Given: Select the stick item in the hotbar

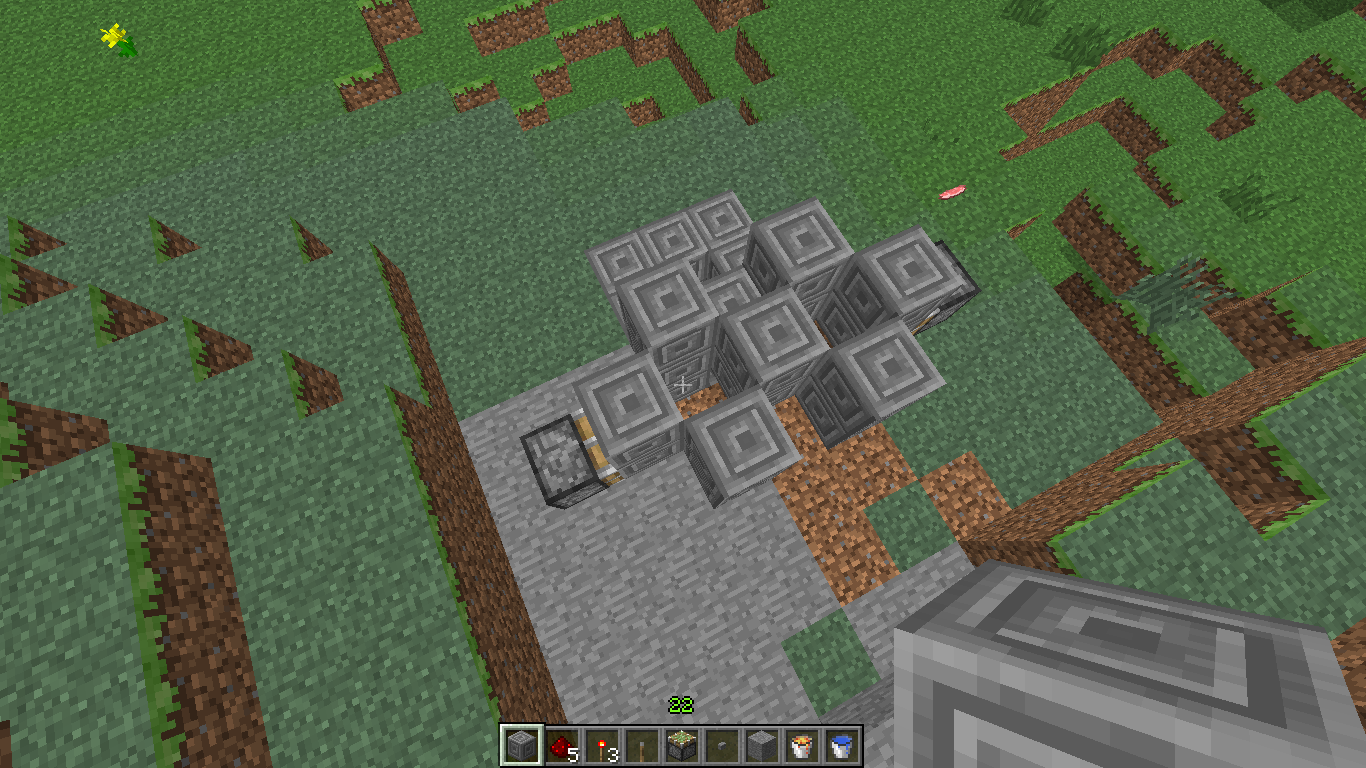Looking at the screenshot, I should coord(641,746).
